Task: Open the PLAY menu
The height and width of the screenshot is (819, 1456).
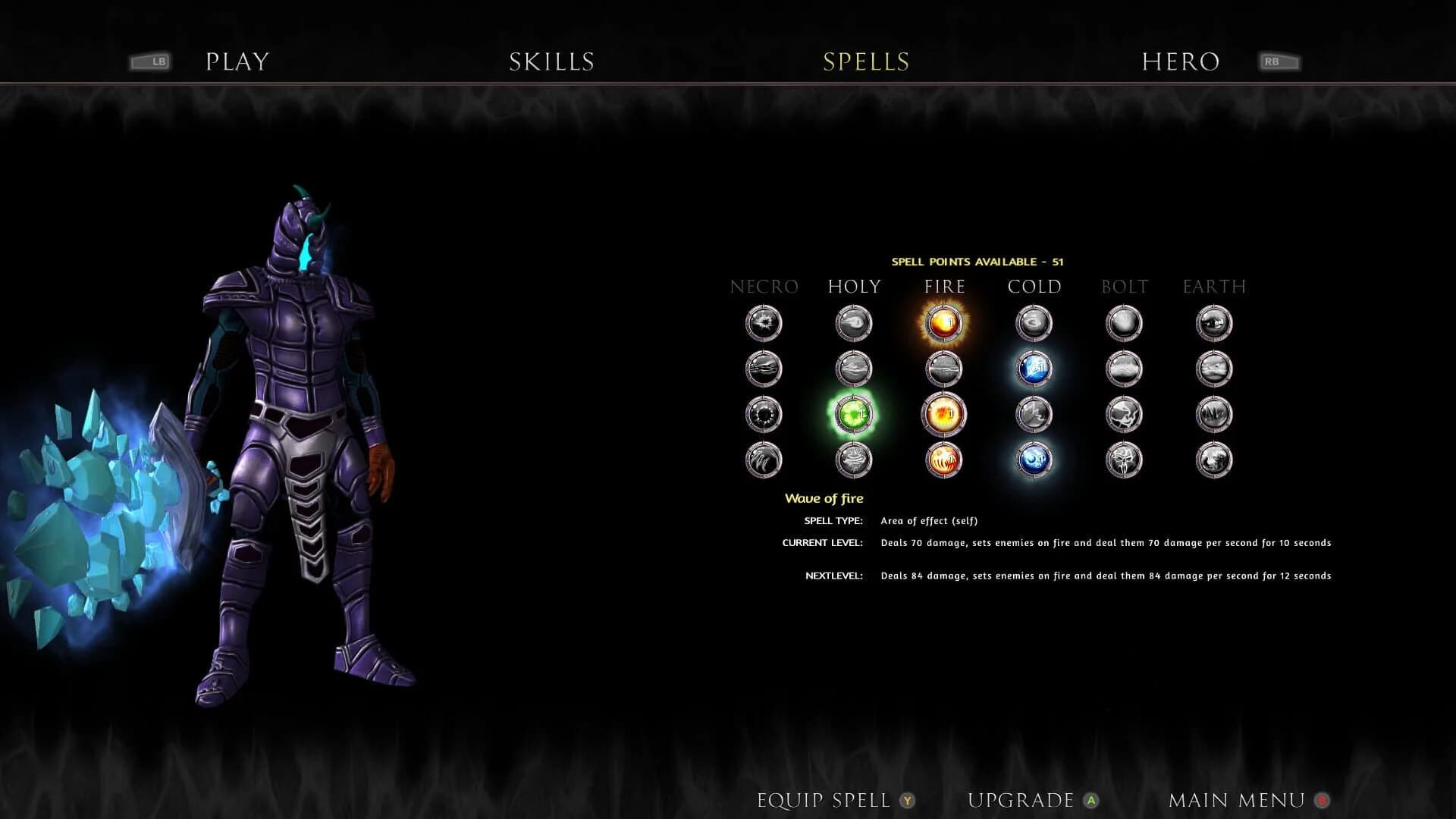Action: 237,61
